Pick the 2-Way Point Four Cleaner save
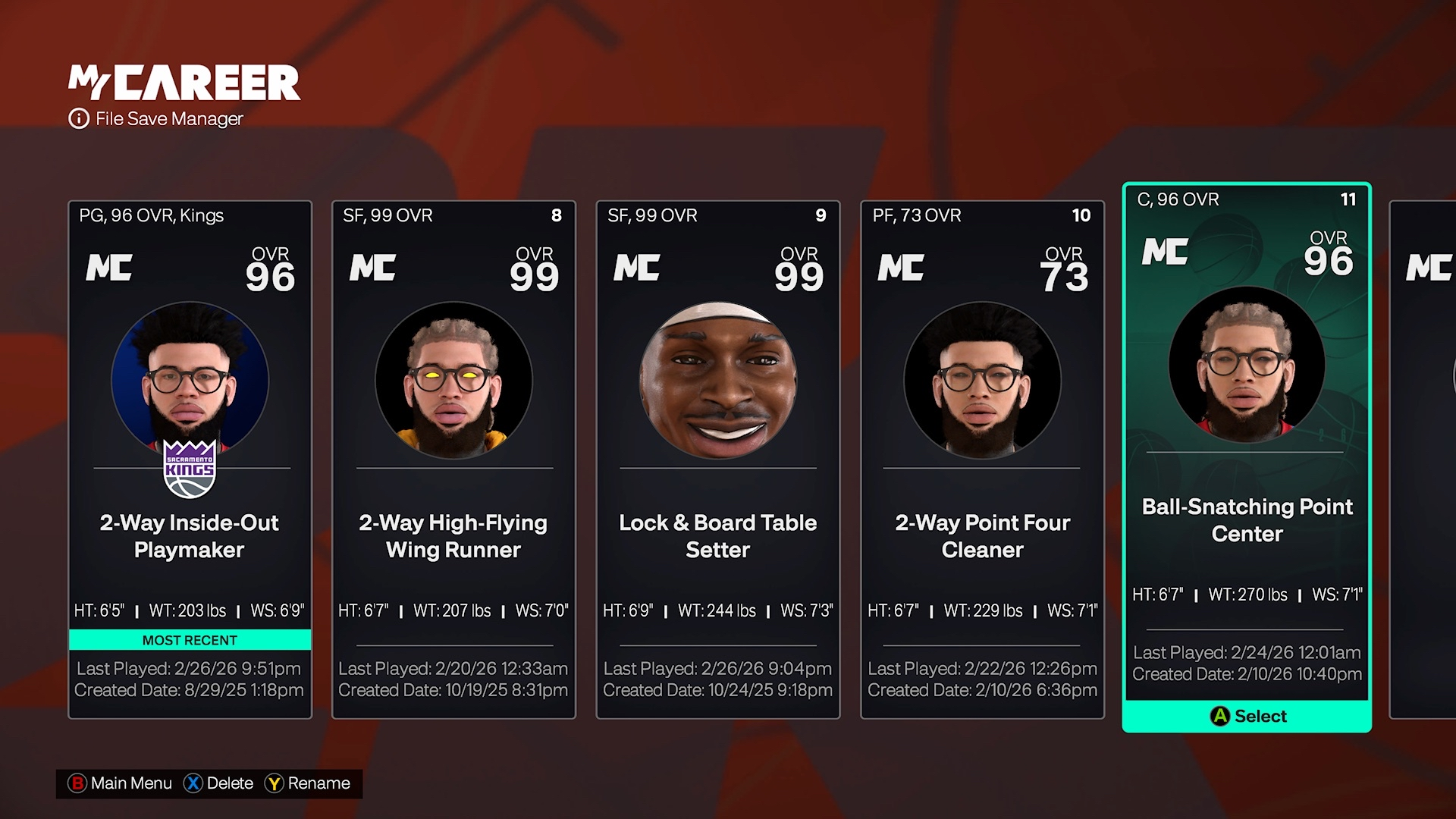 pyautogui.click(x=982, y=459)
